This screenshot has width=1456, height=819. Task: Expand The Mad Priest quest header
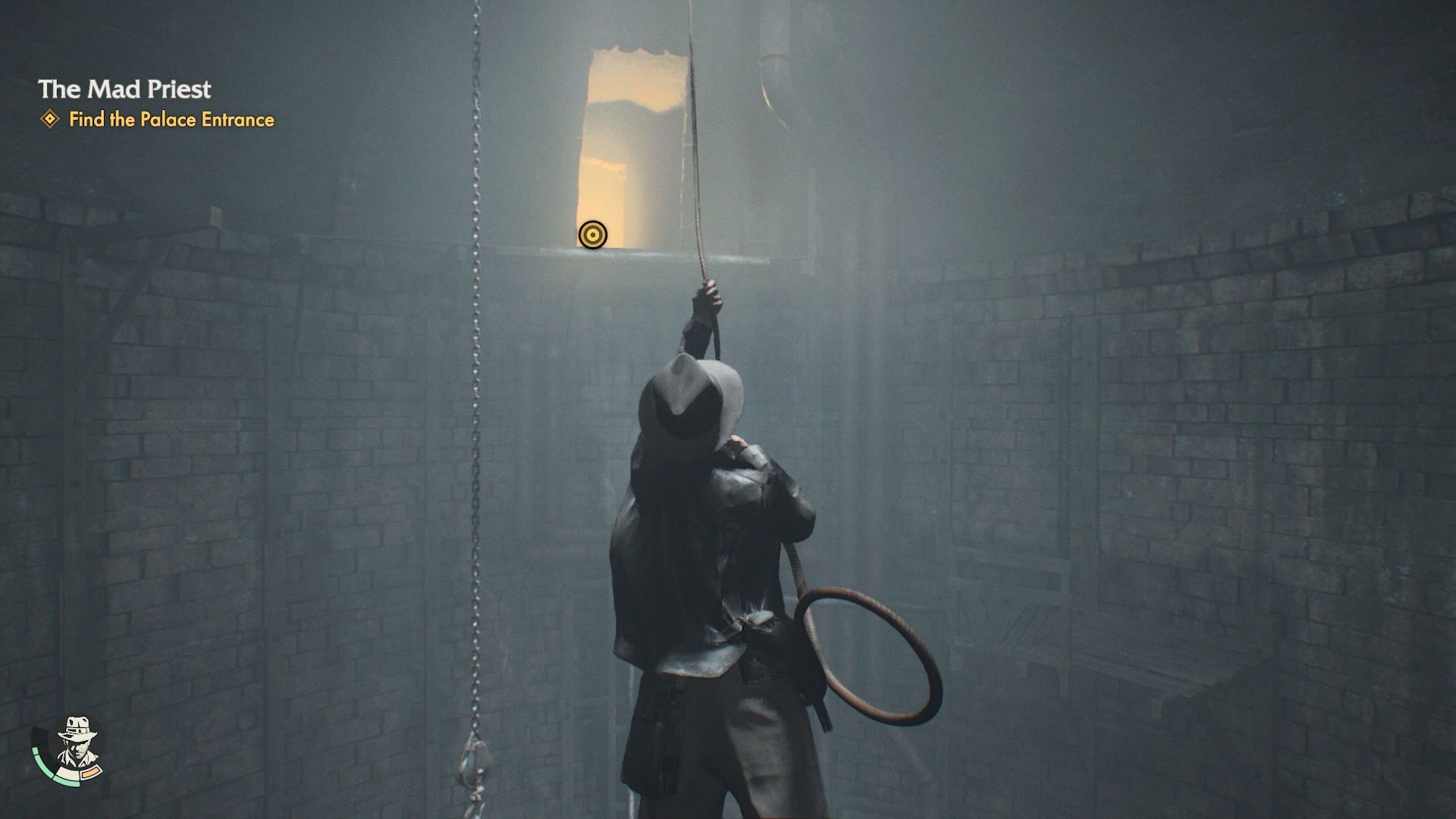point(125,89)
